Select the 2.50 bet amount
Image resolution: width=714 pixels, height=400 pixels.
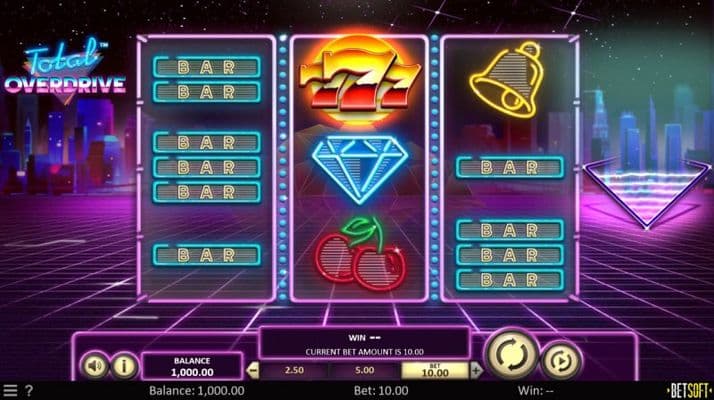tap(294, 370)
